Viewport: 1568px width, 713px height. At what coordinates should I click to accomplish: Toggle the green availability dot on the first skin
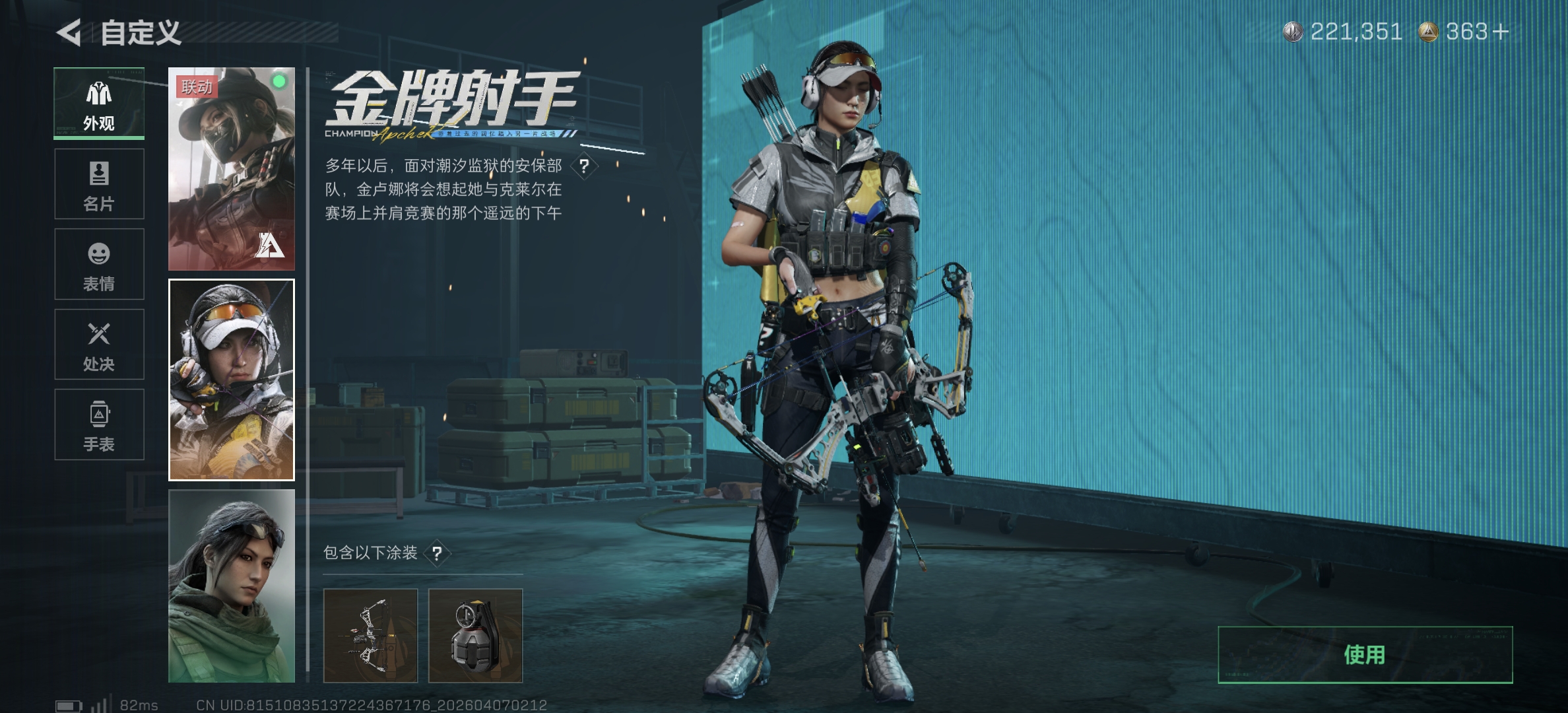(279, 80)
